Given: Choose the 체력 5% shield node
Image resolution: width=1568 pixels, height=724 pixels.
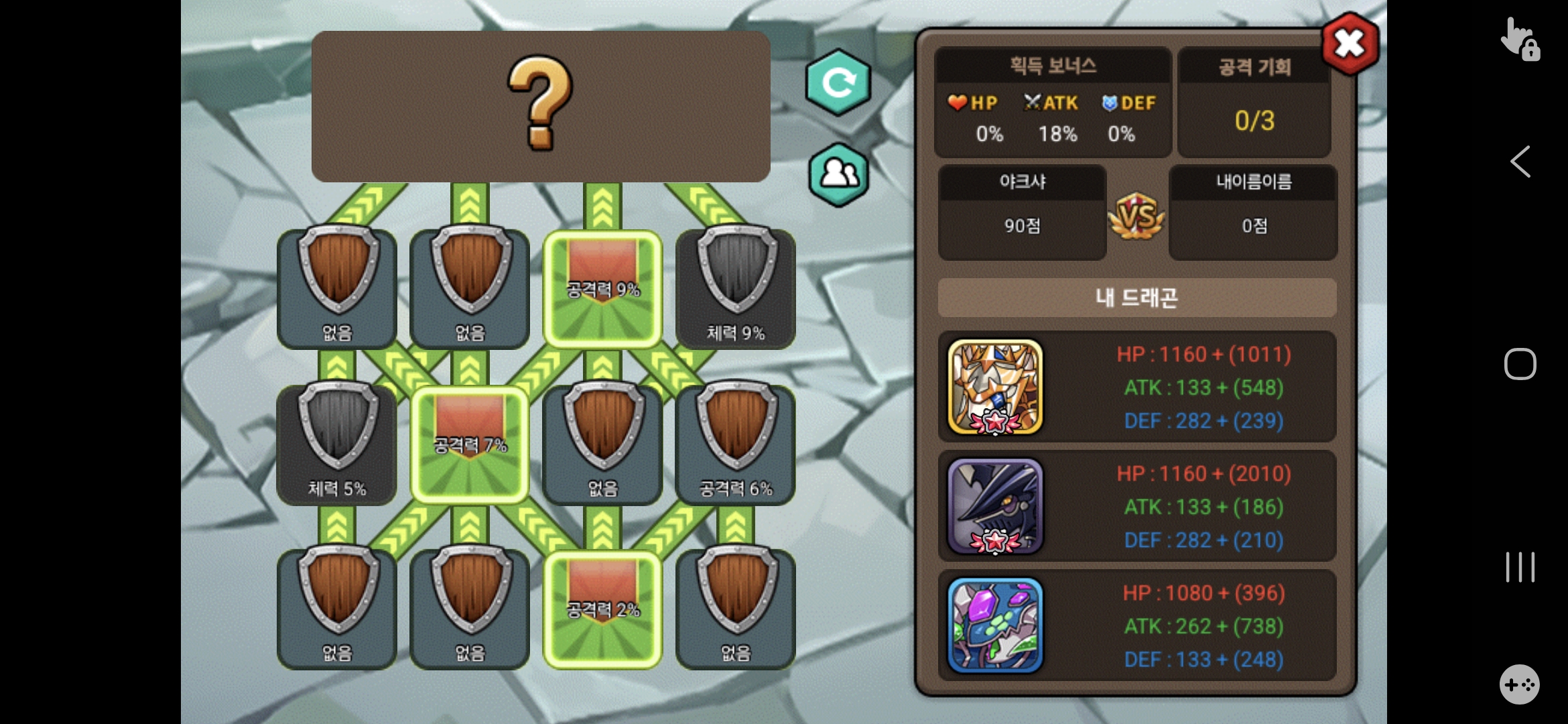Looking at the screenshot, I should click(x=337, y=442).
